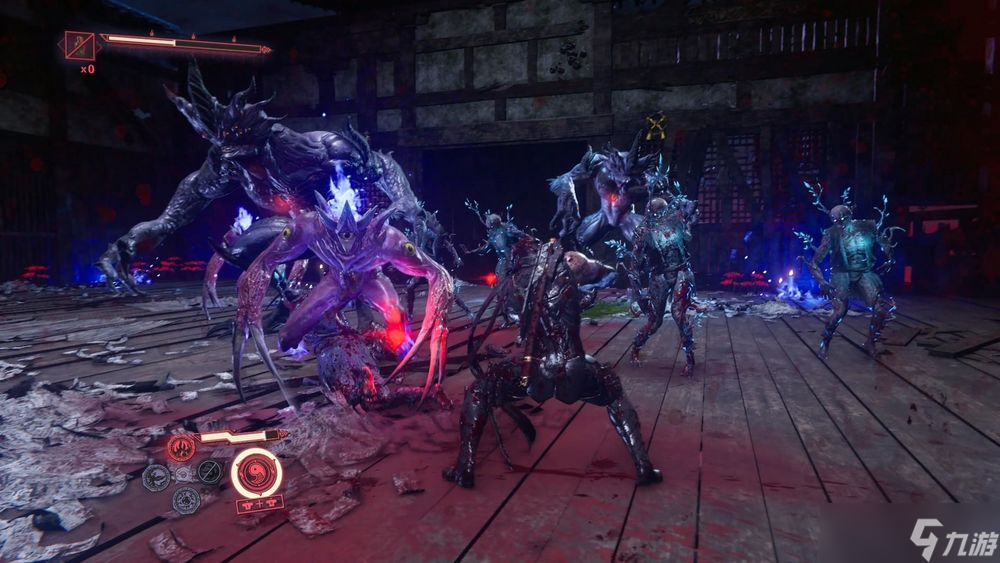Click the dark slashed circular skill icon
1000x563 pixels.
(209, 472)
